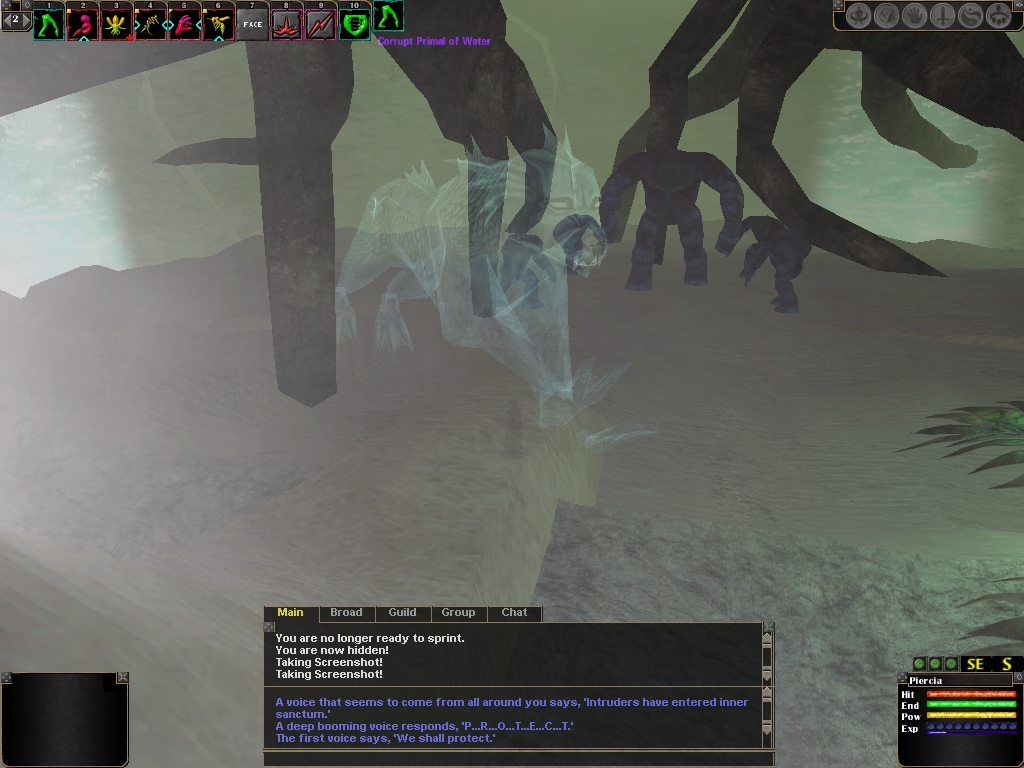Open the sword combat menu icon

tap(943, 16)
